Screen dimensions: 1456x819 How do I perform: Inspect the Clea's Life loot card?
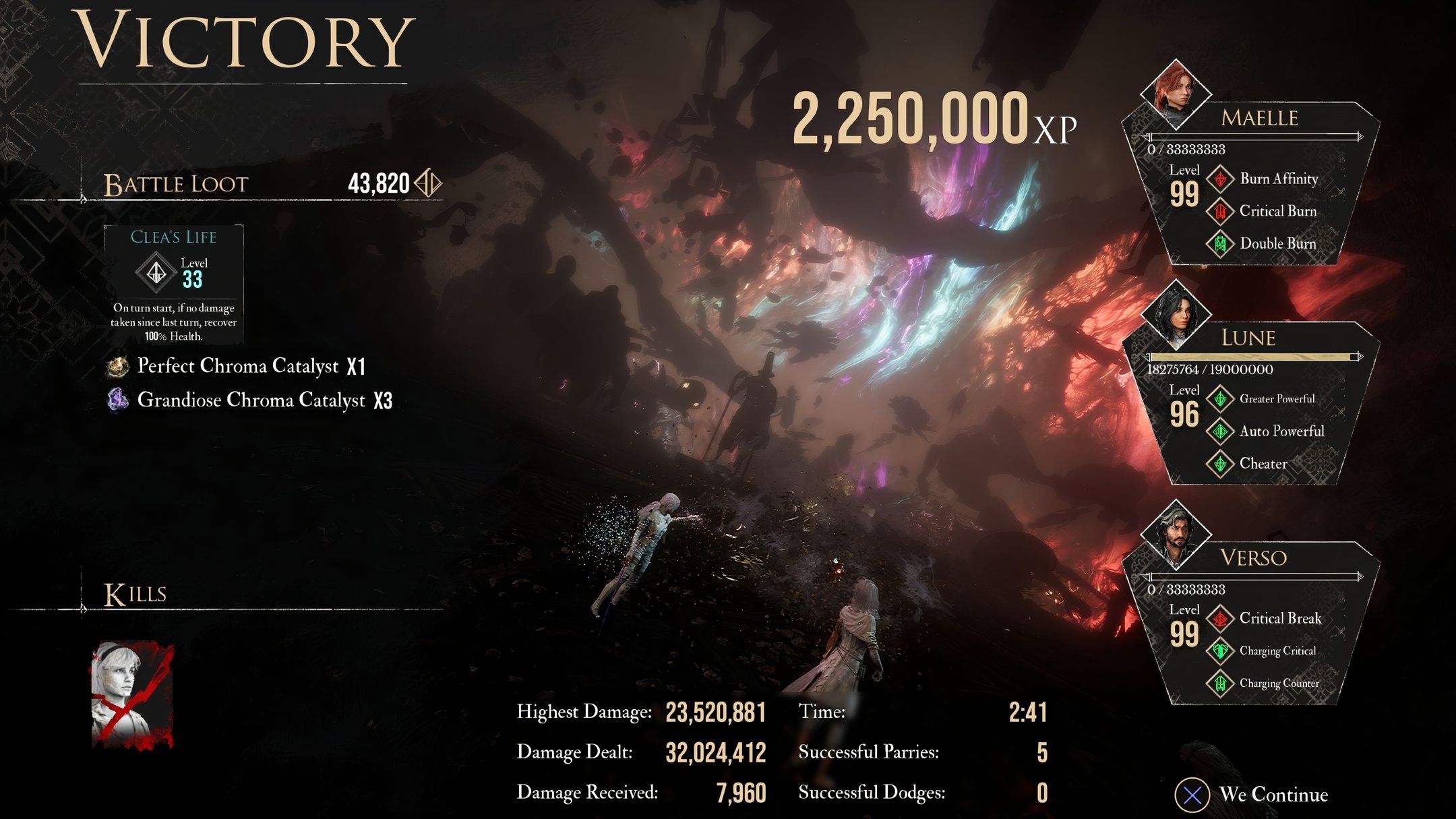tap(174, 284)
